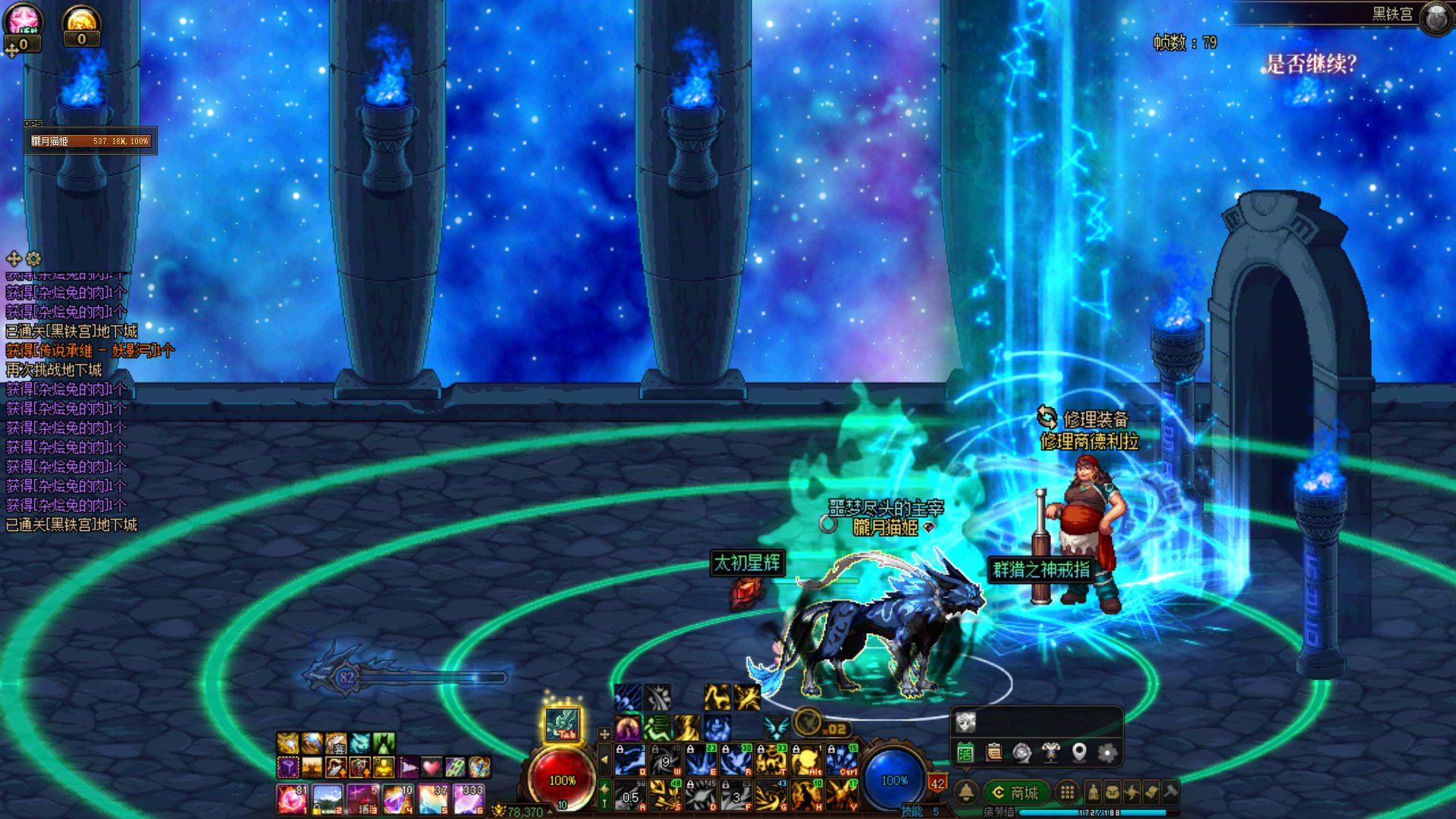Click the pink heart buff icon
This screenshot has height=819, width=1456.
pyautogui.click(x=431, y=767)
